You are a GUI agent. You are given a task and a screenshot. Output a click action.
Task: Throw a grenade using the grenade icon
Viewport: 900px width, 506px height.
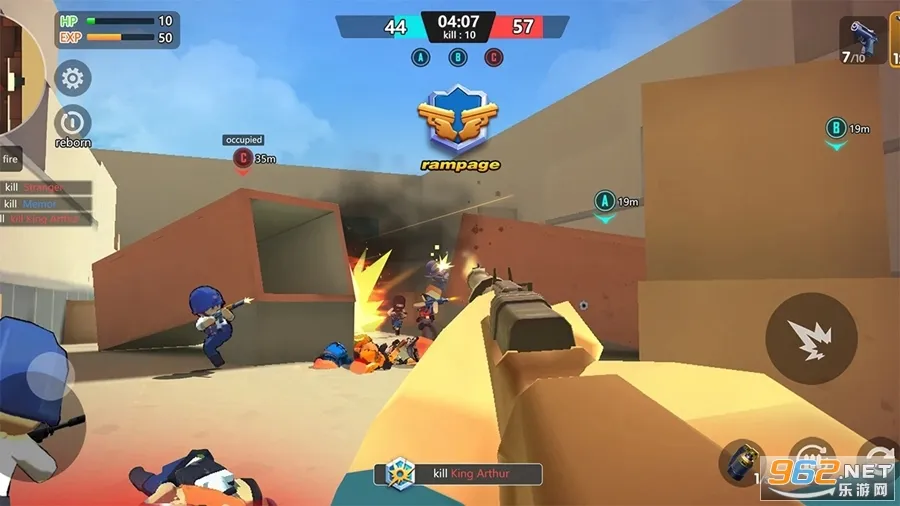pyautogui.click(x=742, y=462)
